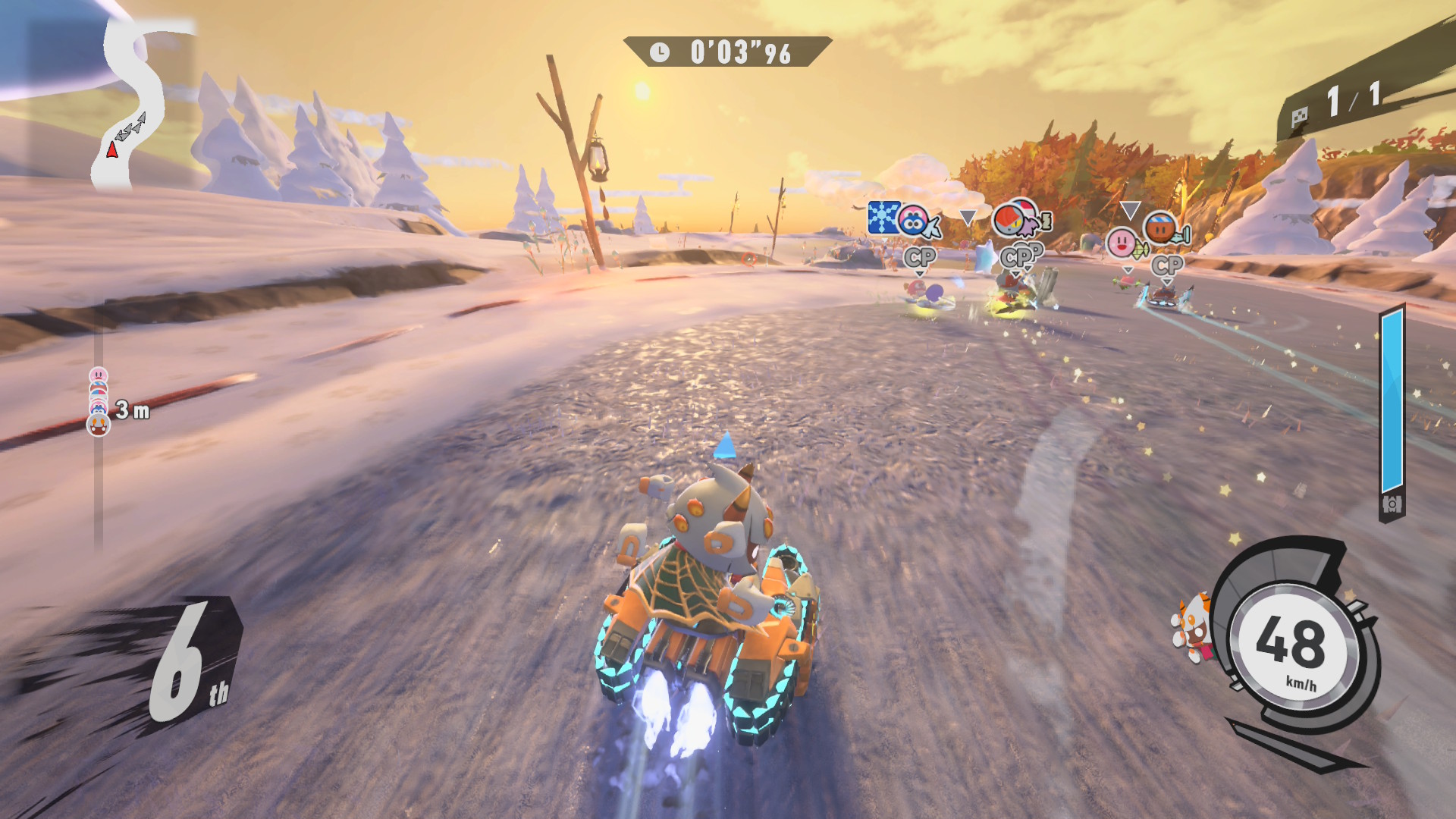
Task: Click the red-capped rival marker icon
Action: coord(1009,219)
